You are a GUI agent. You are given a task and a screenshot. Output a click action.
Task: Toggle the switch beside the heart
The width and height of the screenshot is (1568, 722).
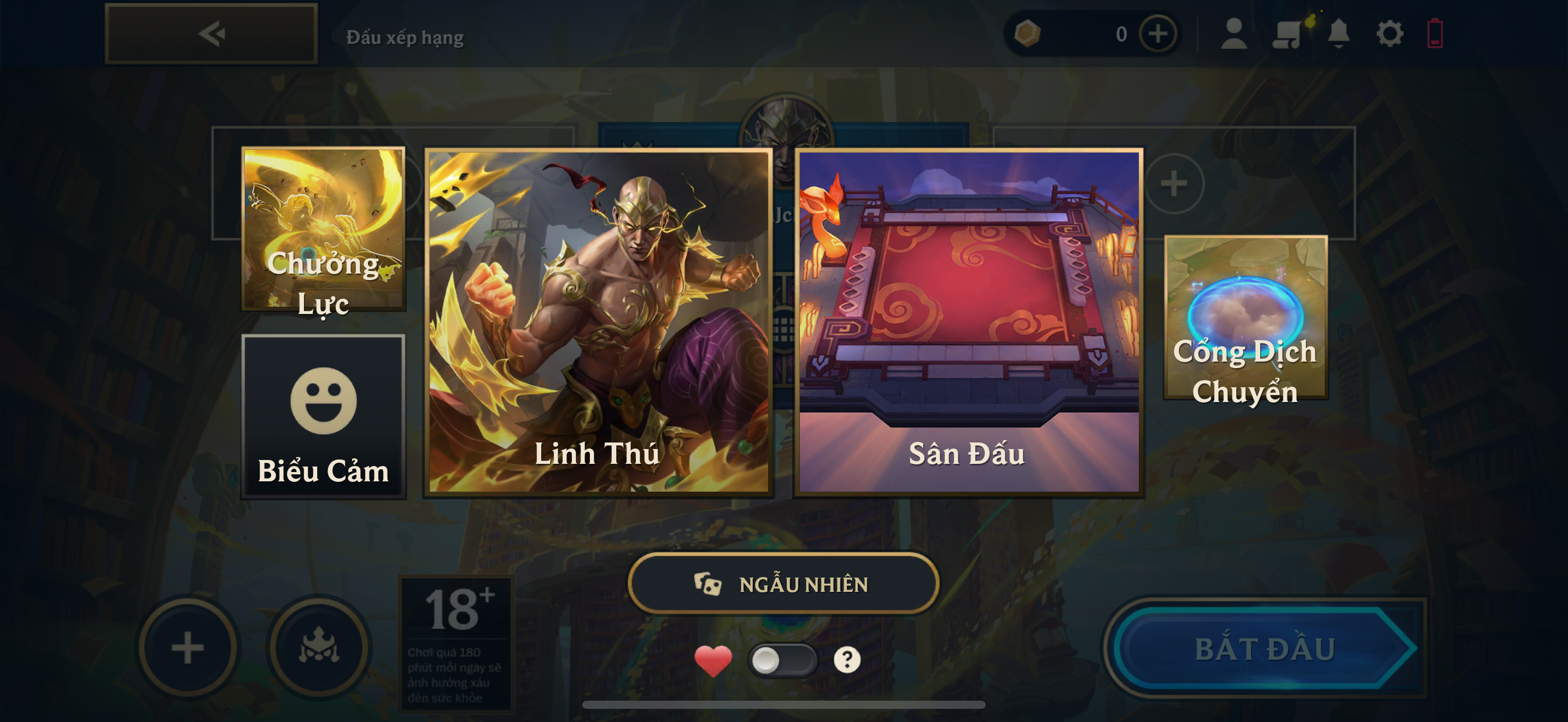(x=782, y=660)
